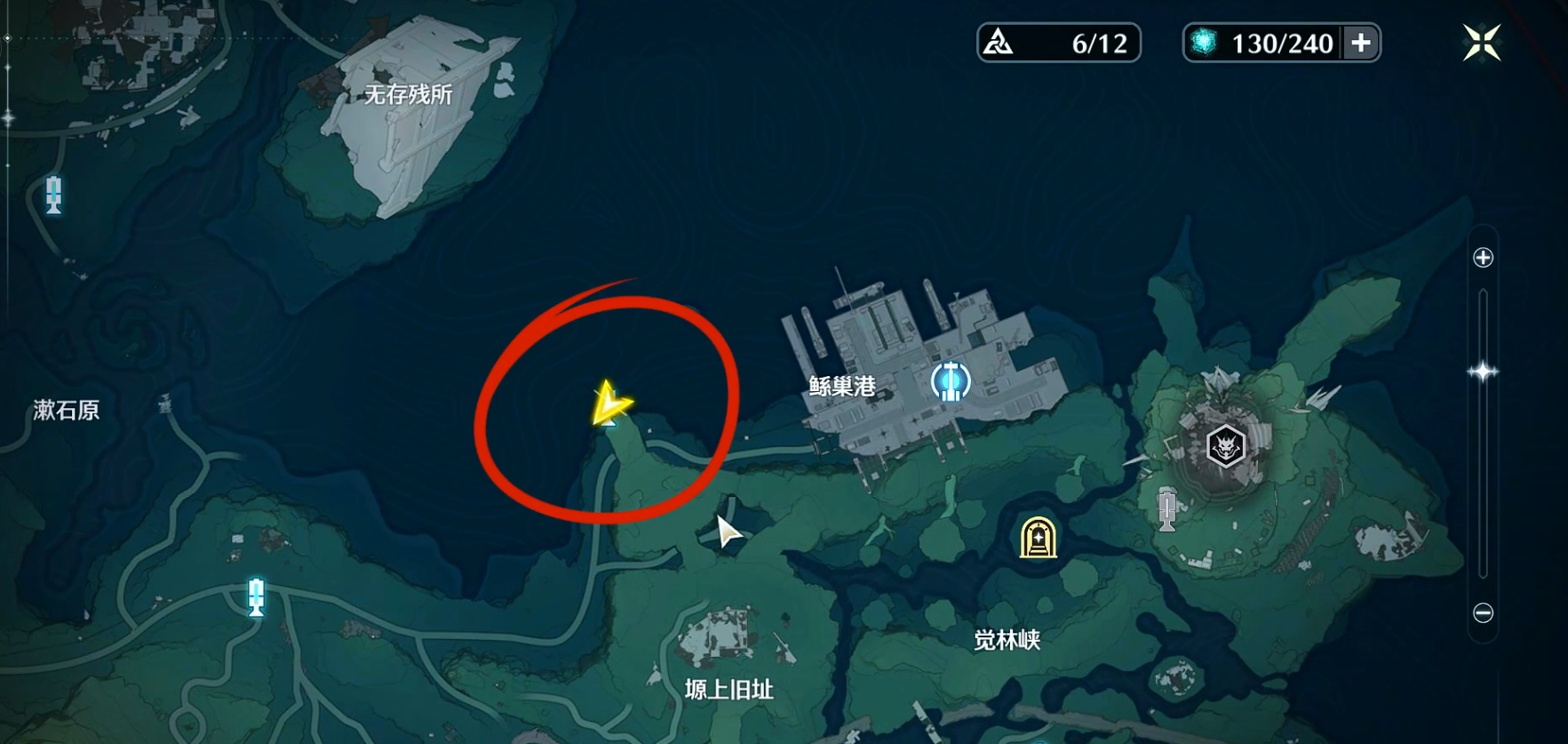
Task: Select the Resonance Nexus at 鲧巢港
Action: click(x=950, y=382)
